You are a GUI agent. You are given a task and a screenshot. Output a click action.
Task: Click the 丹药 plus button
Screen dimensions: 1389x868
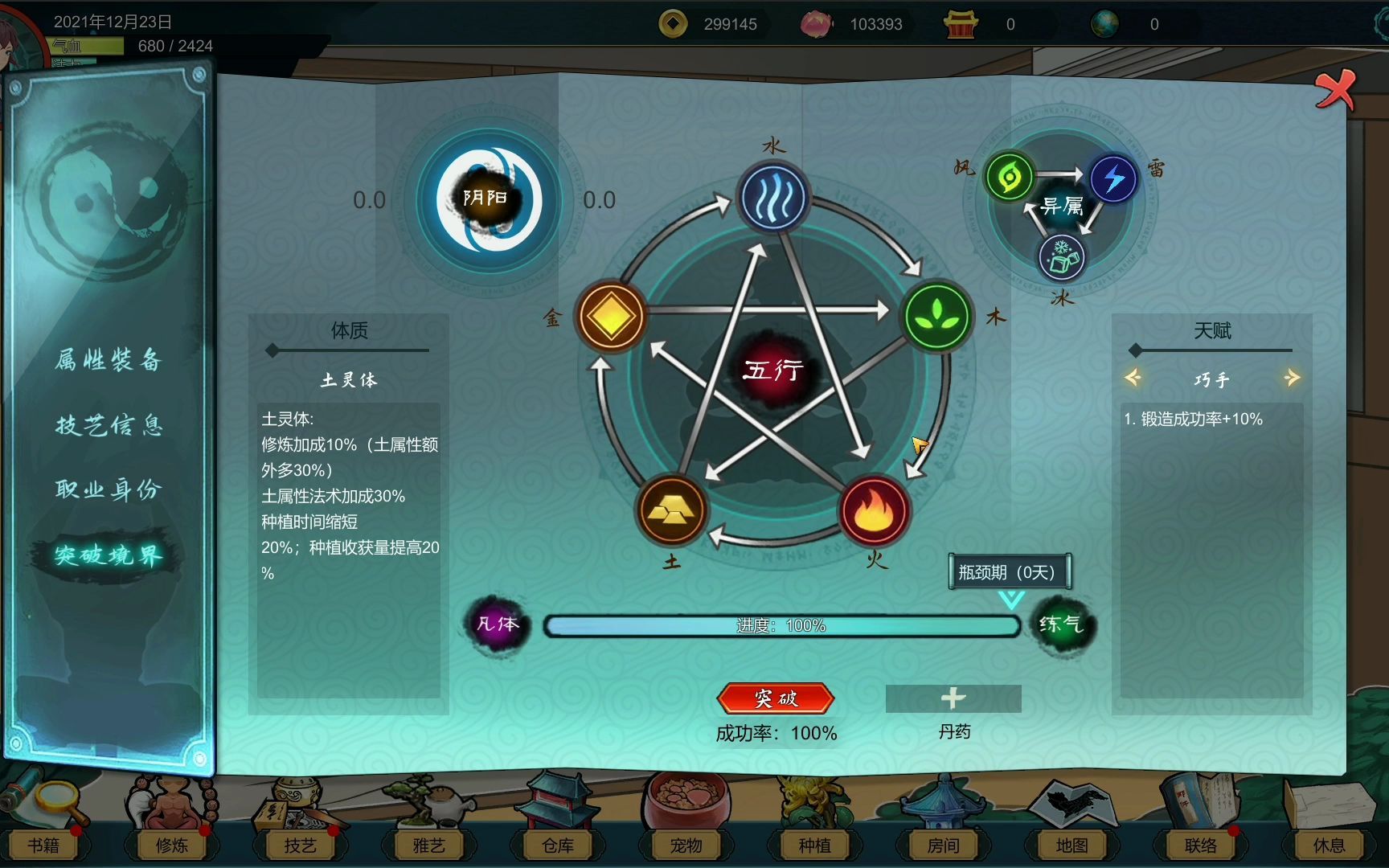pyautogui.click(x=952, y=698)
